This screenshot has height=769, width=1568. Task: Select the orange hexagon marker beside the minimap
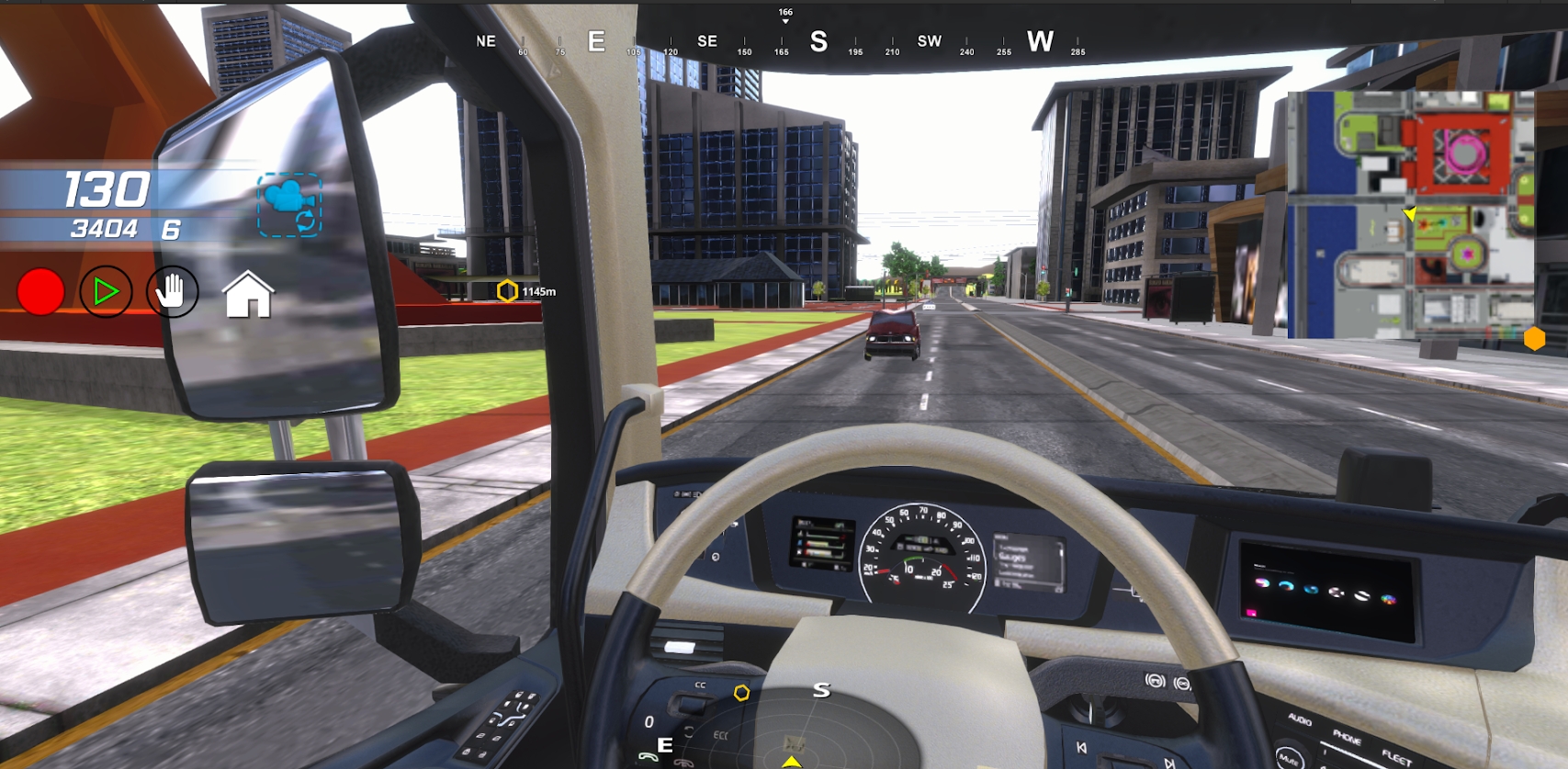(x=1534, y=339)
